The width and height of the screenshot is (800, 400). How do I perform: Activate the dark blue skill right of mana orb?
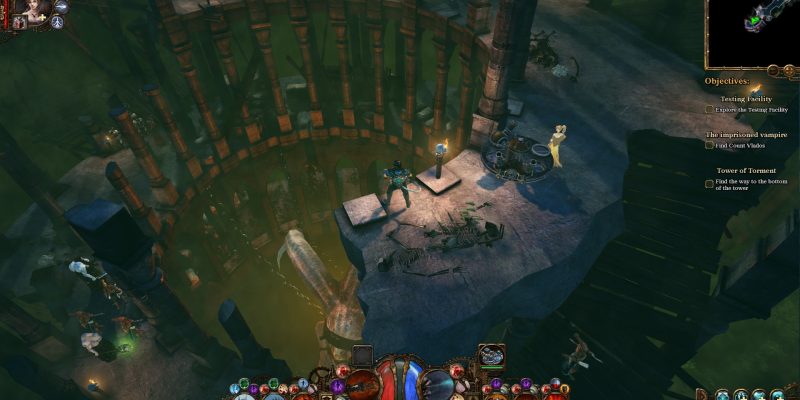pyautogui.click(x=438, y=382)
